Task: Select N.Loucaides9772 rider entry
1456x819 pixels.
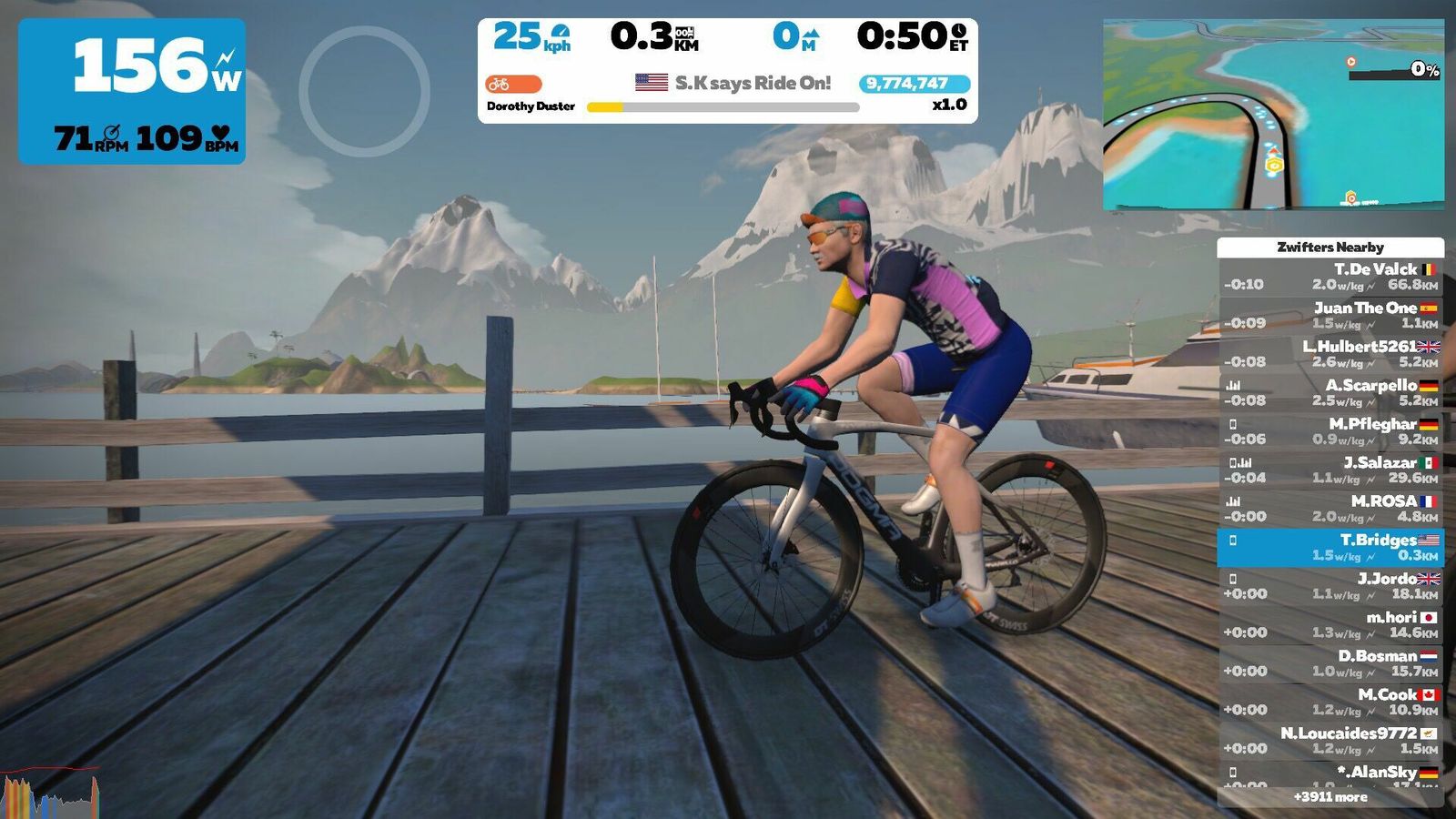Action: (1330, 741)
